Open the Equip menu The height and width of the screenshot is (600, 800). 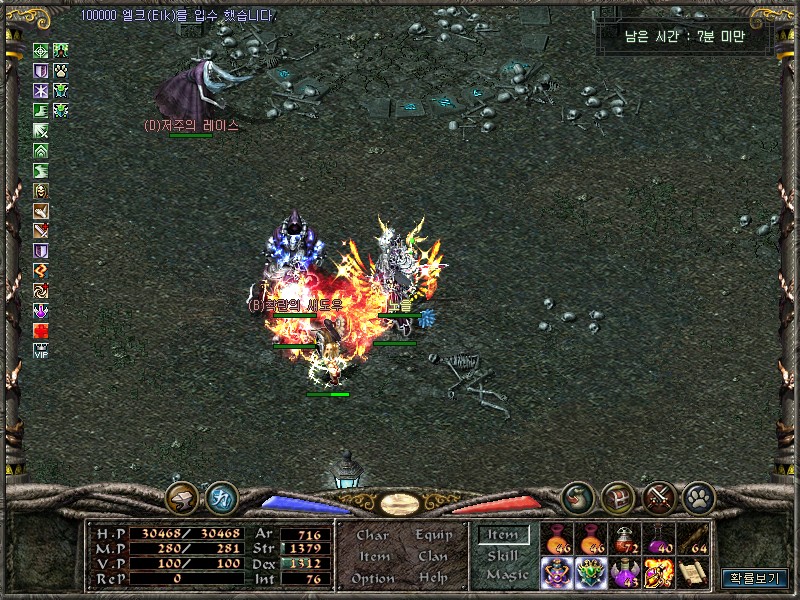tap(434, 536)
